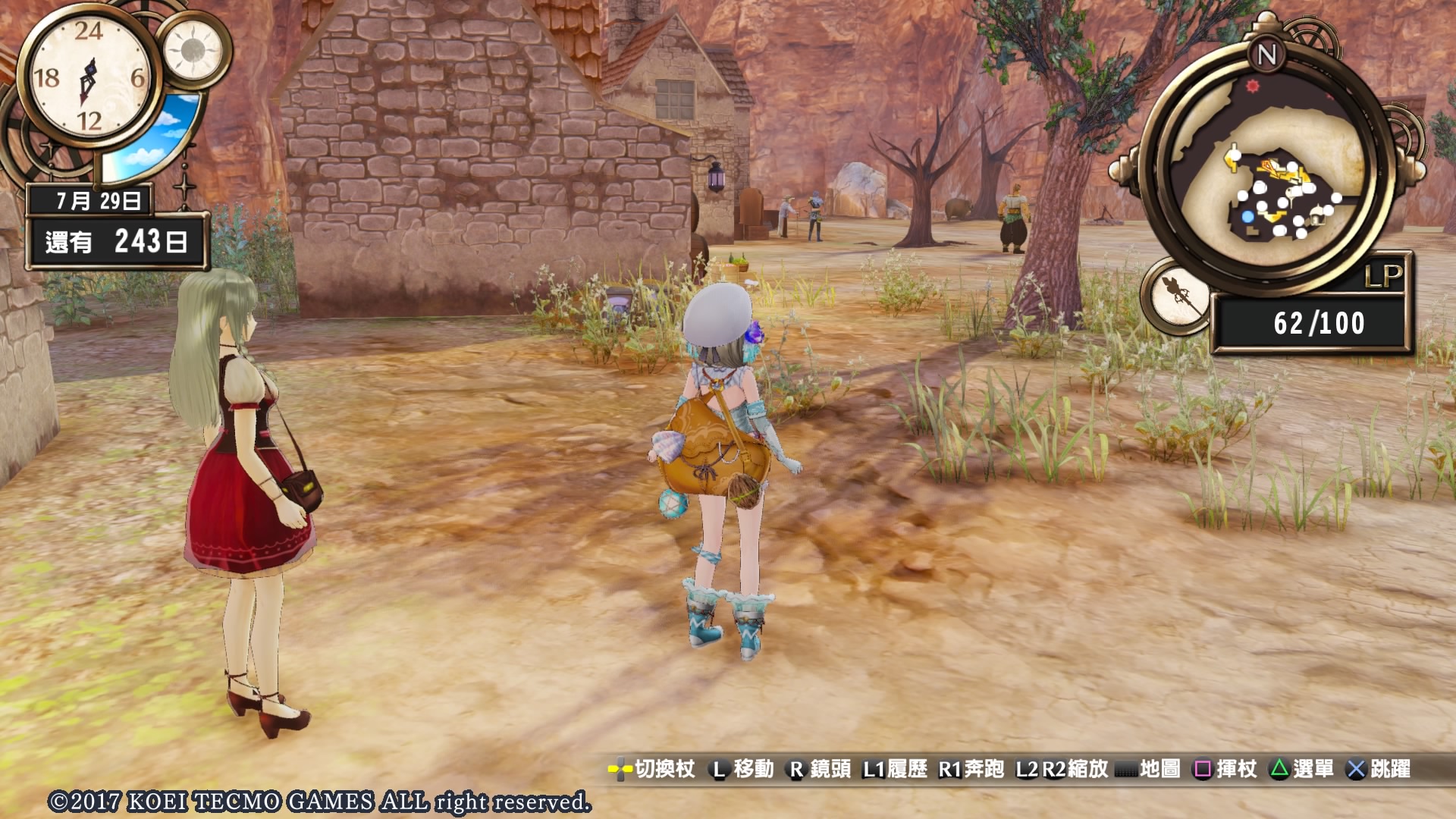The width and height of the screenshot is (1456, 819).
Task: Select the red marker on minimap
Action: pos(1252,86)
